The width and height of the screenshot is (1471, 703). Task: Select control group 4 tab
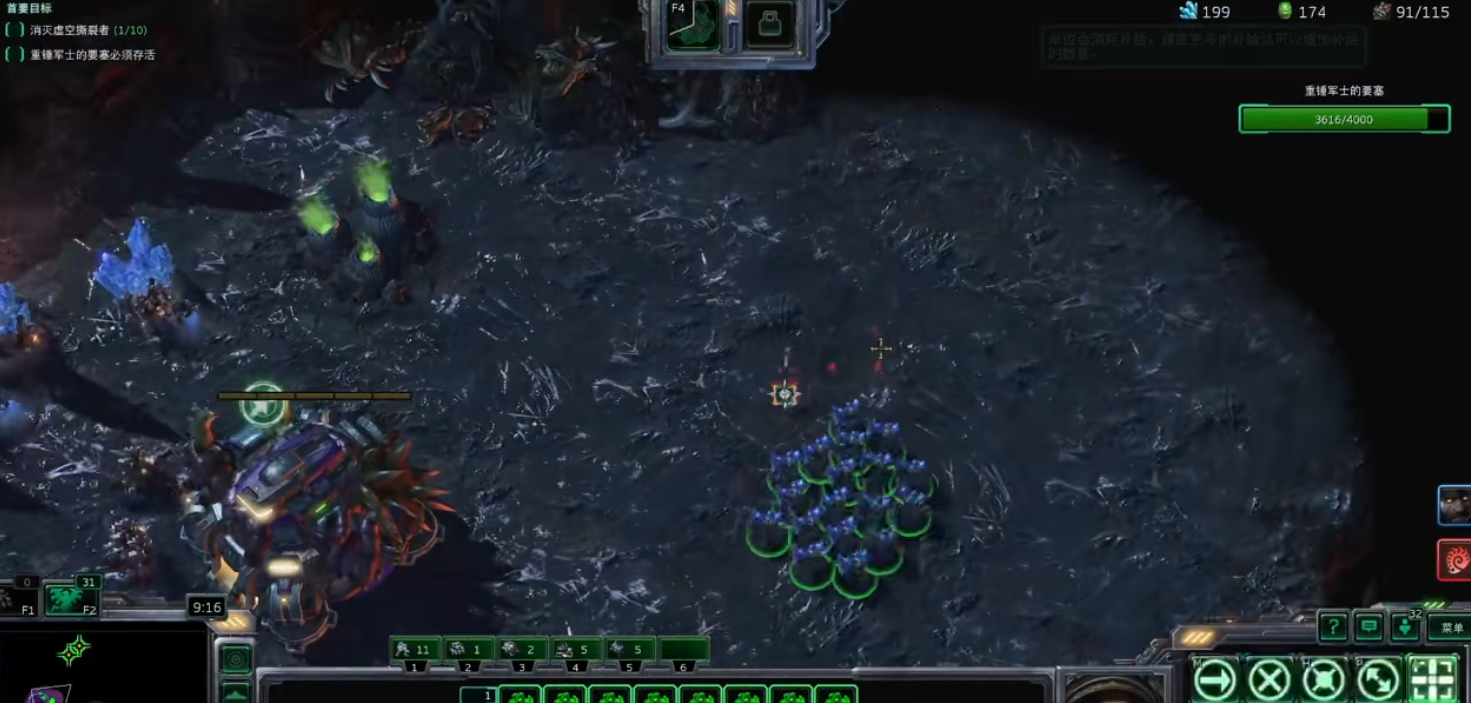pos(576,650)
